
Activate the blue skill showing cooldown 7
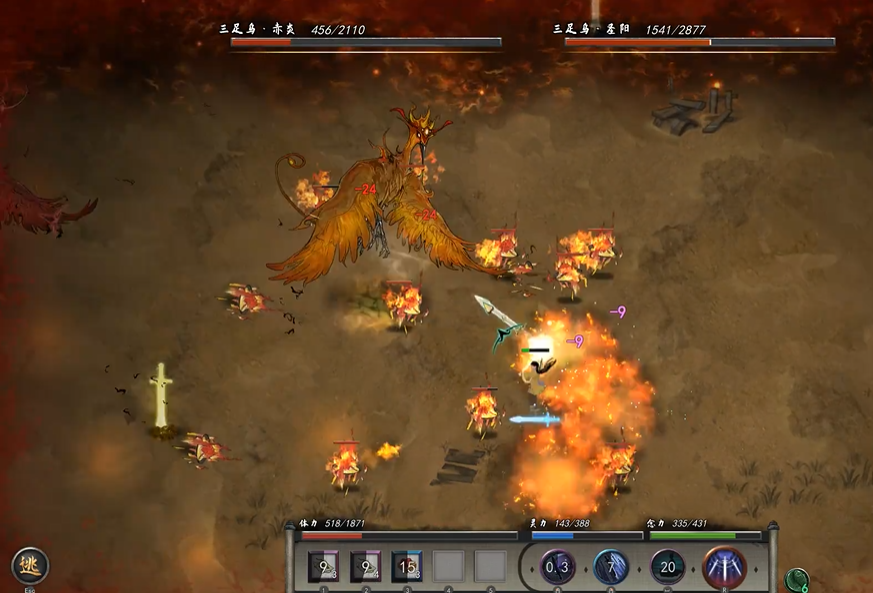(611, 567)
